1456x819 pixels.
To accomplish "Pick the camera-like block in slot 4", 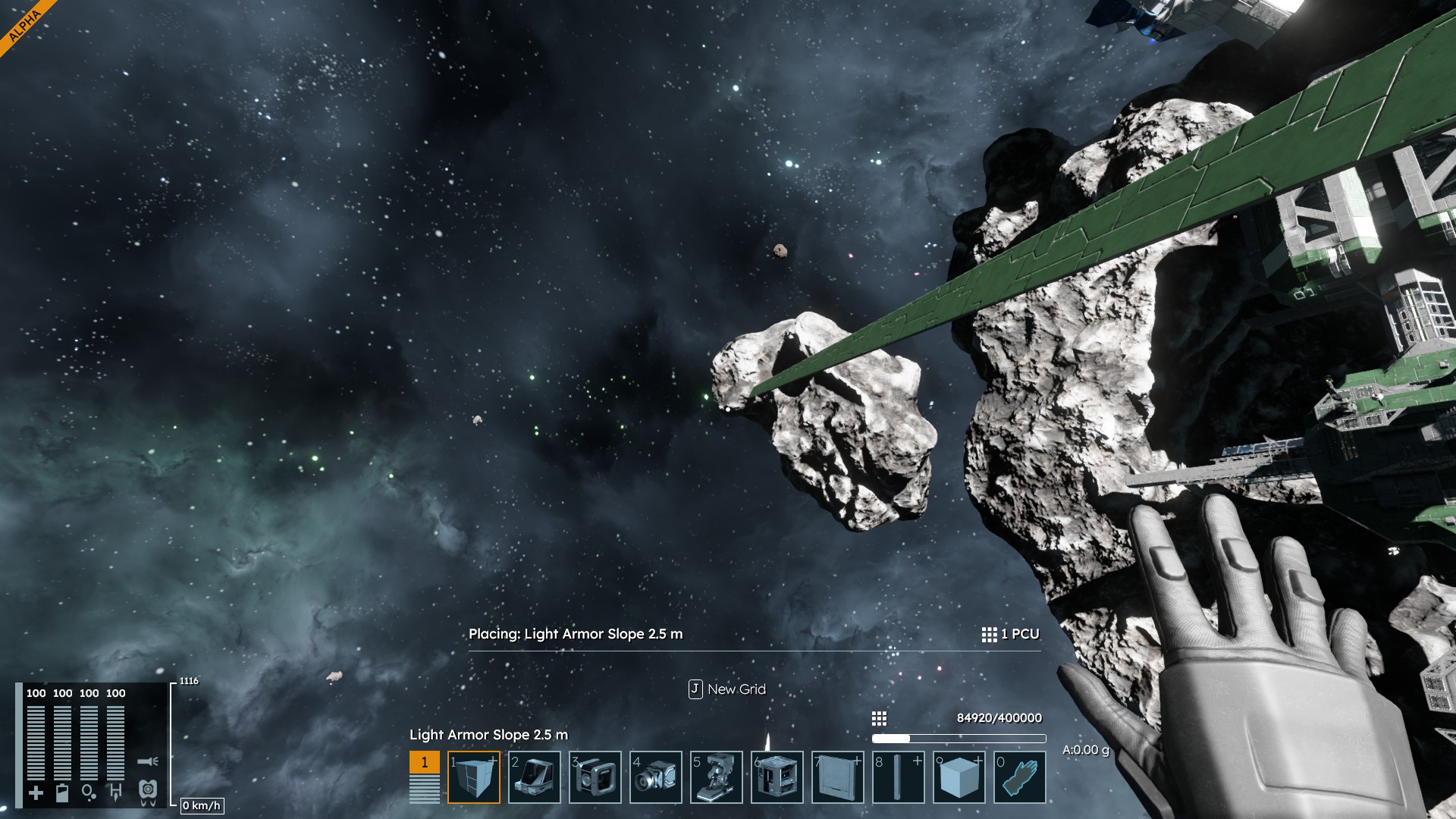I will [x=656, y=777].
